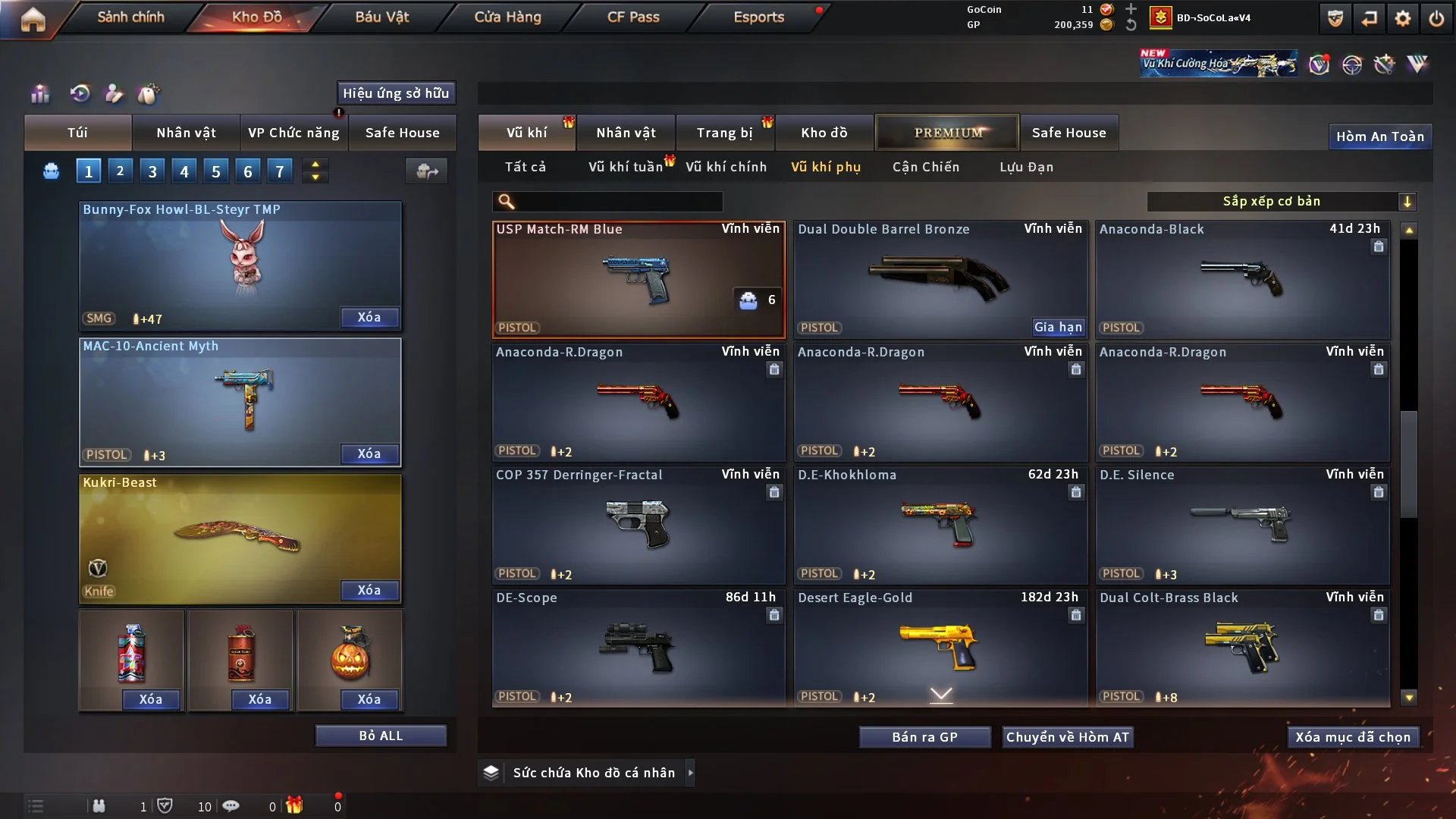Viewport: 1456px width, 819px height.
Task: Toggle the trash icon on COP 357 Derringer-Fractal
Action: point(774,492)
